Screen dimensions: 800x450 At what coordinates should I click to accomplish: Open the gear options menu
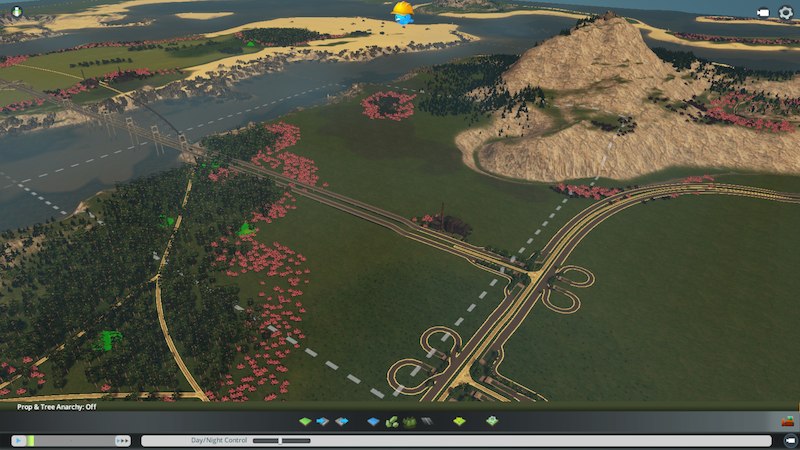[x=785, y=13]
